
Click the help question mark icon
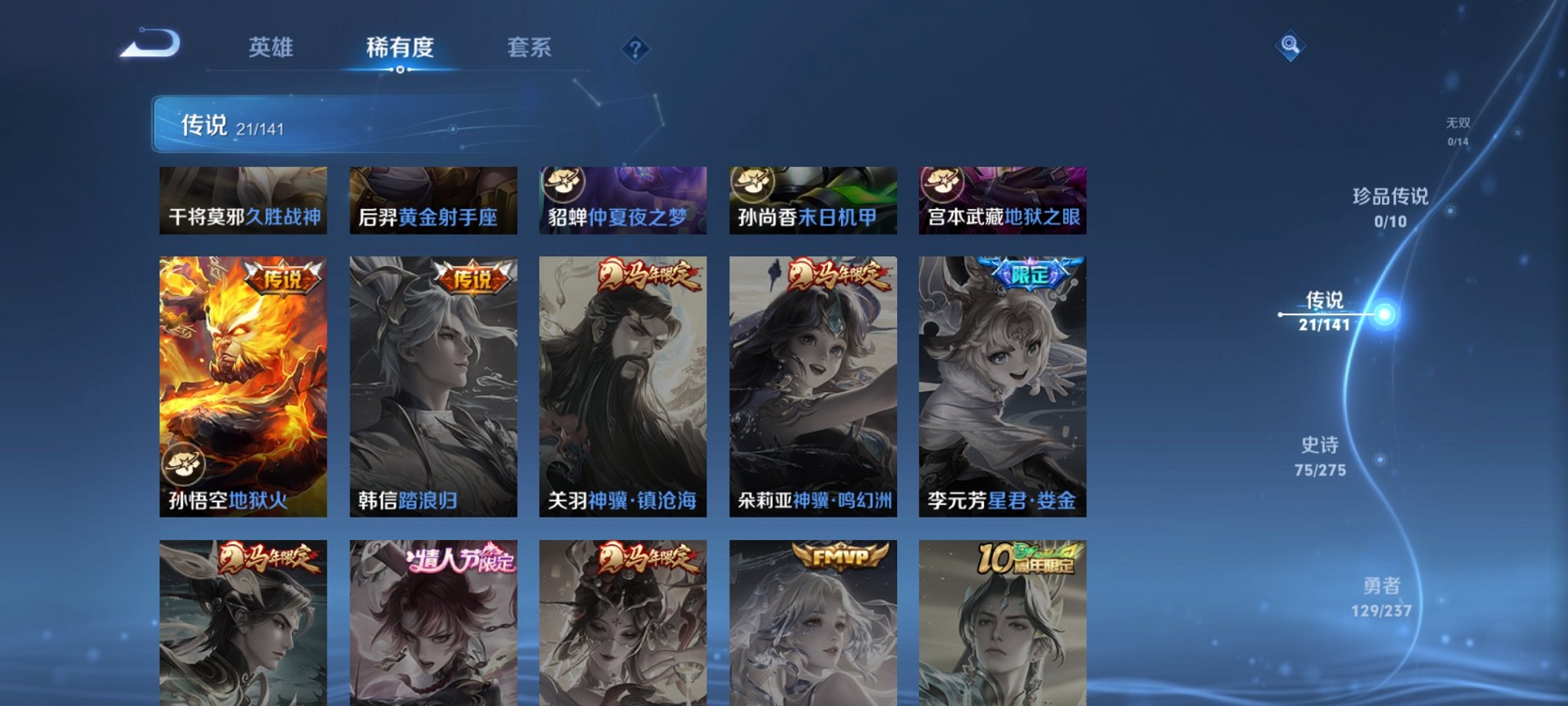(635, 49)
